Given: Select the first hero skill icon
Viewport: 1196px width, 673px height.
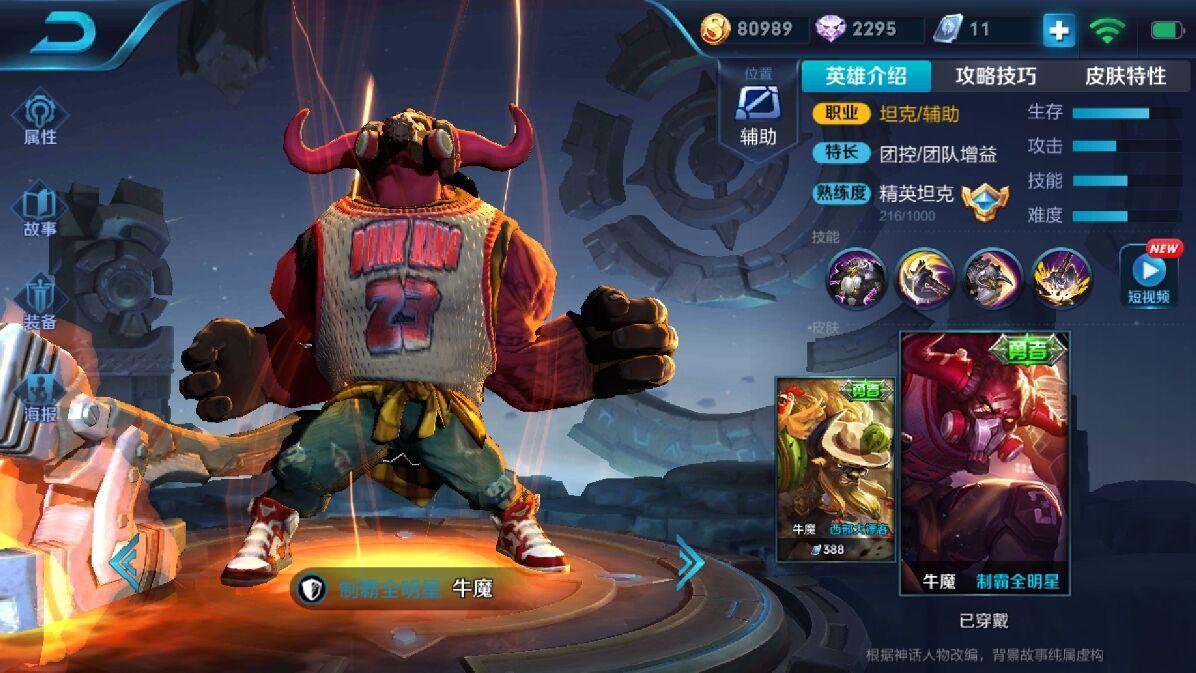Looking at the screenshot, I should coord(856,278).
